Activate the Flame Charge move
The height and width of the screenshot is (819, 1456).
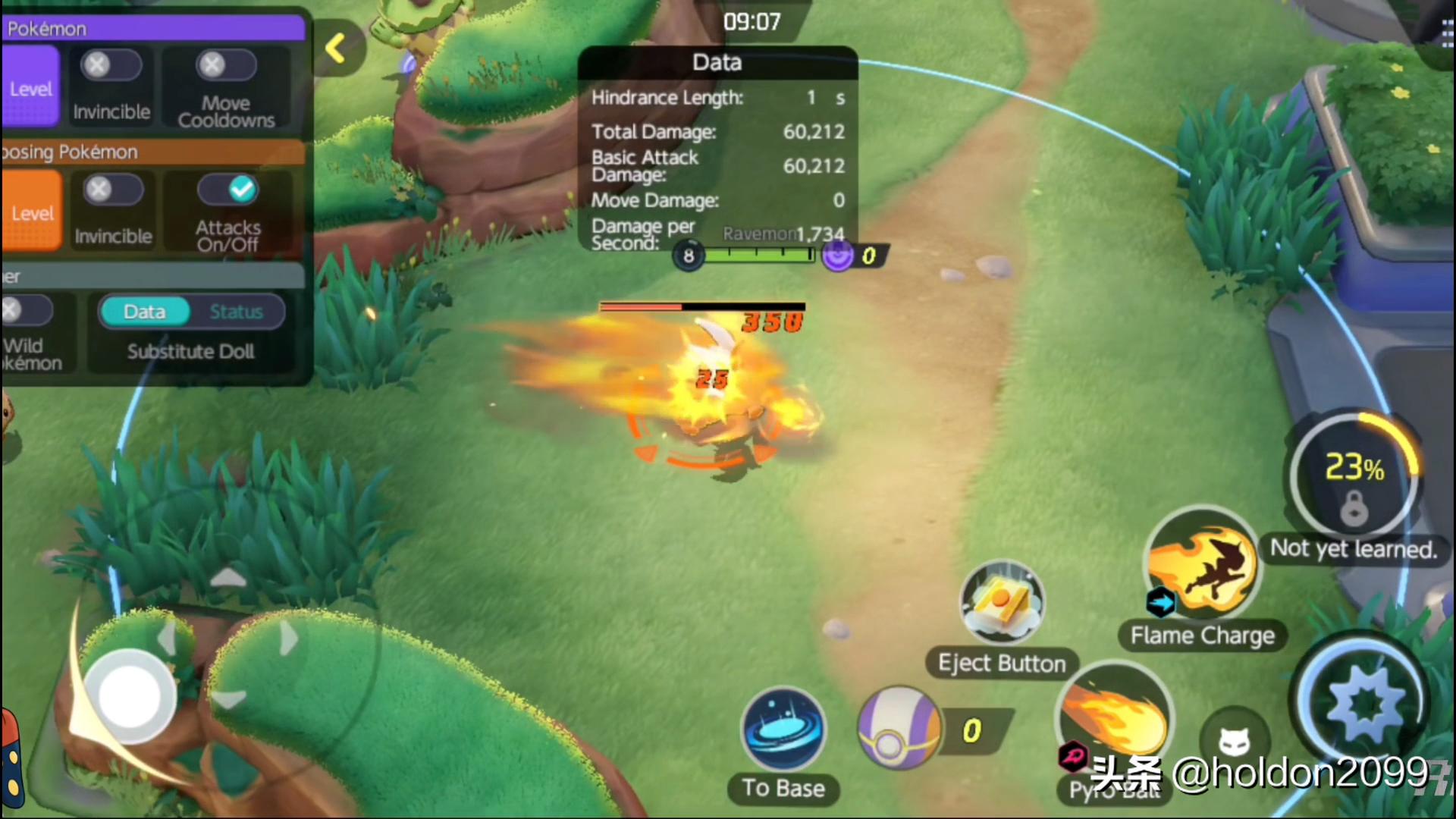pyautogui.click(x=1201, y=565)
